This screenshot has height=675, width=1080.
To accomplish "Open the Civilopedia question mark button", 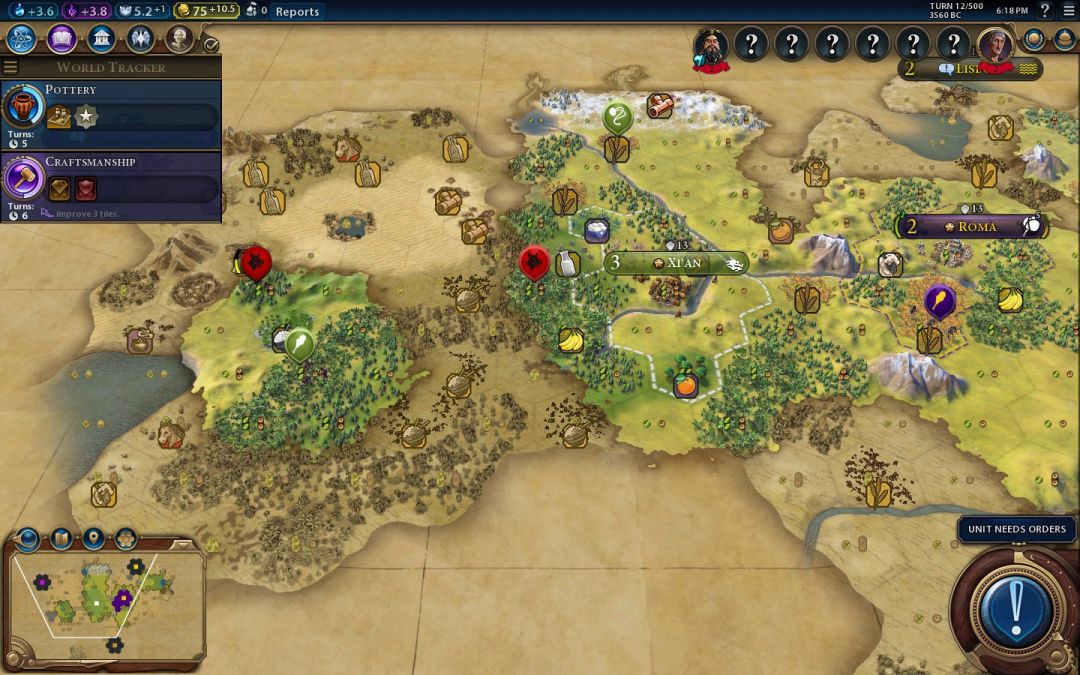I will click(x=1045, y=11).
